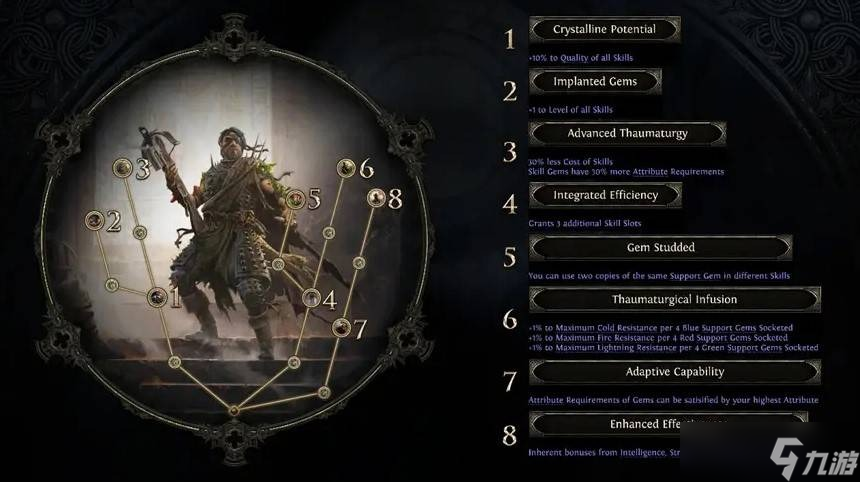860x482 pixels.
Task: Allocate the tree node numbered 4
Action: pos(312,298)
